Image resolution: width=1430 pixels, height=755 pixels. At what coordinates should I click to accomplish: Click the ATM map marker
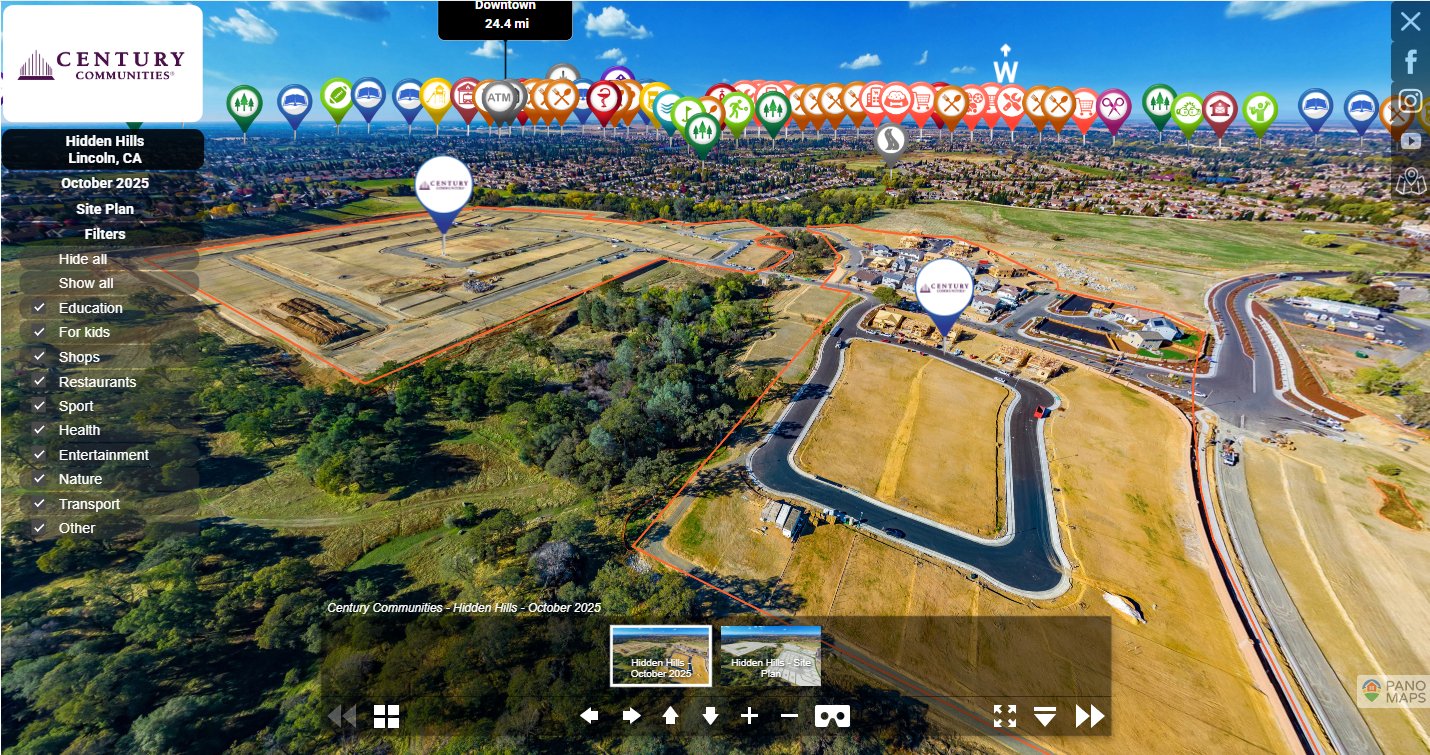coord(500,98)
